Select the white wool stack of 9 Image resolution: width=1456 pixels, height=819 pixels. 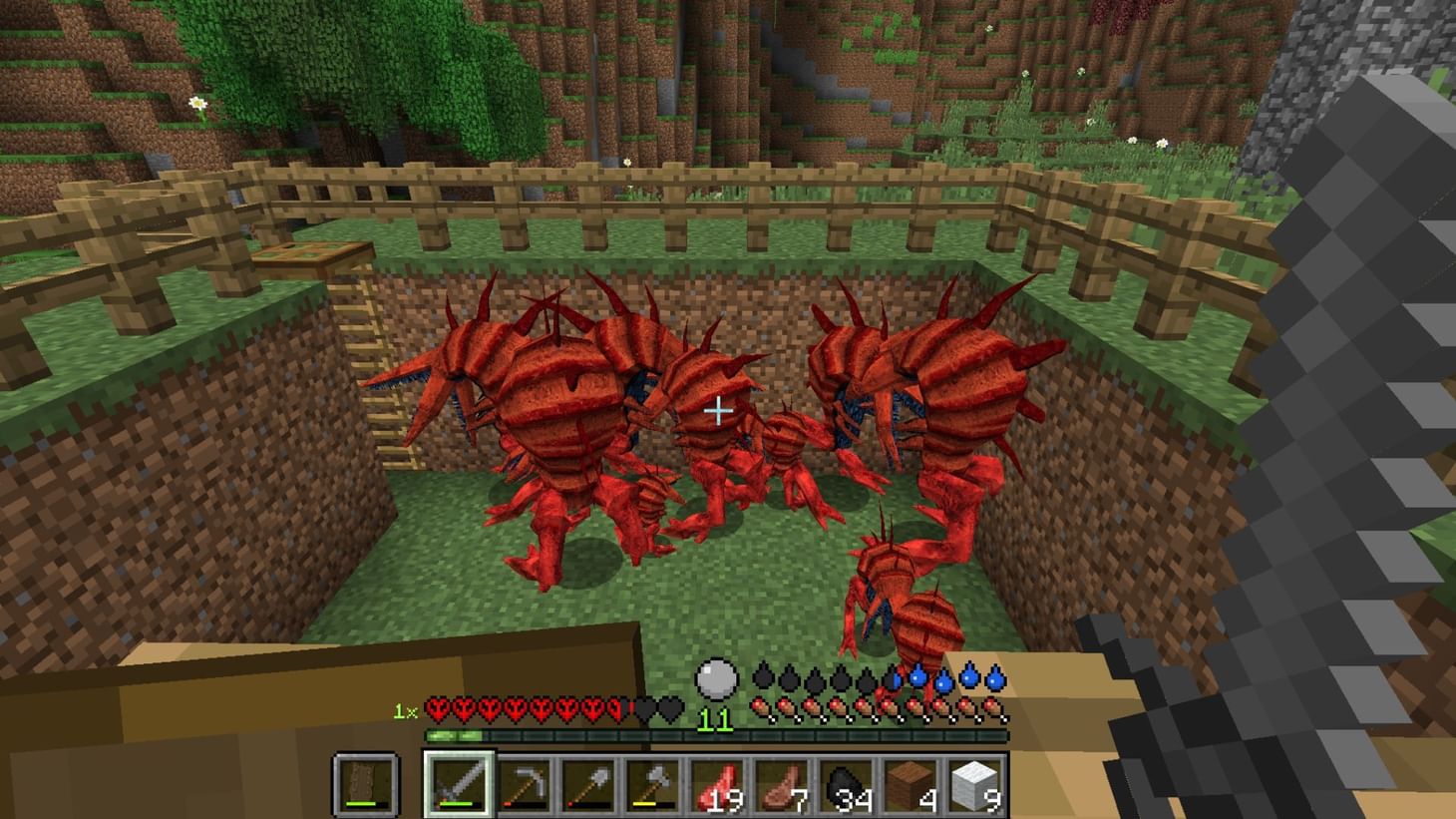coord(972,785)
